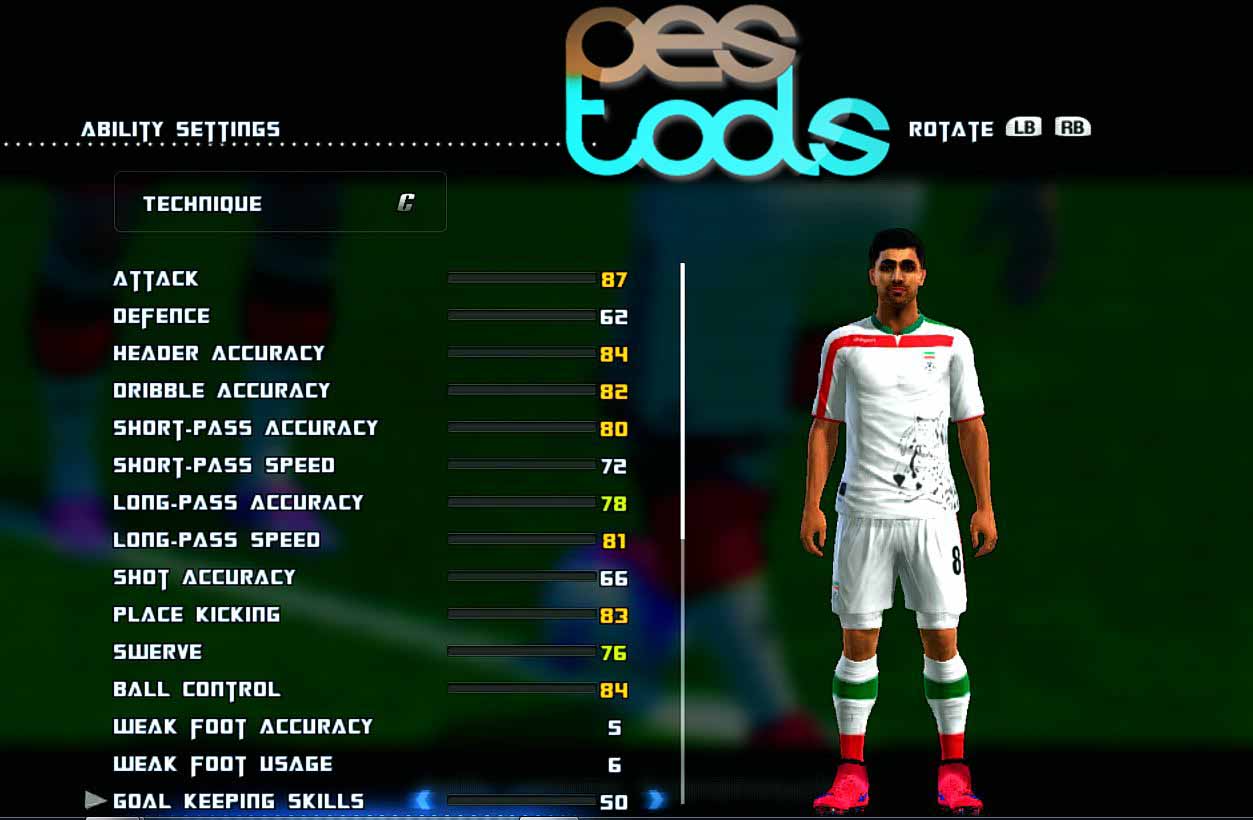Select the Long-Pass Speed row
The image size is (1253, 820).
[x=216, y=540]
